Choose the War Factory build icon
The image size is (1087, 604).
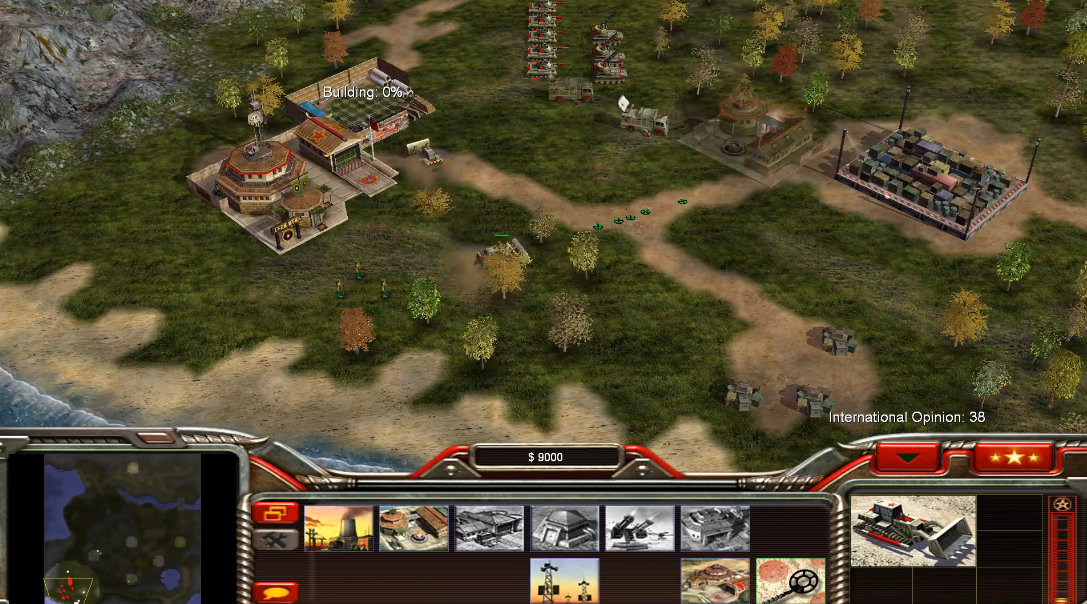715,528
